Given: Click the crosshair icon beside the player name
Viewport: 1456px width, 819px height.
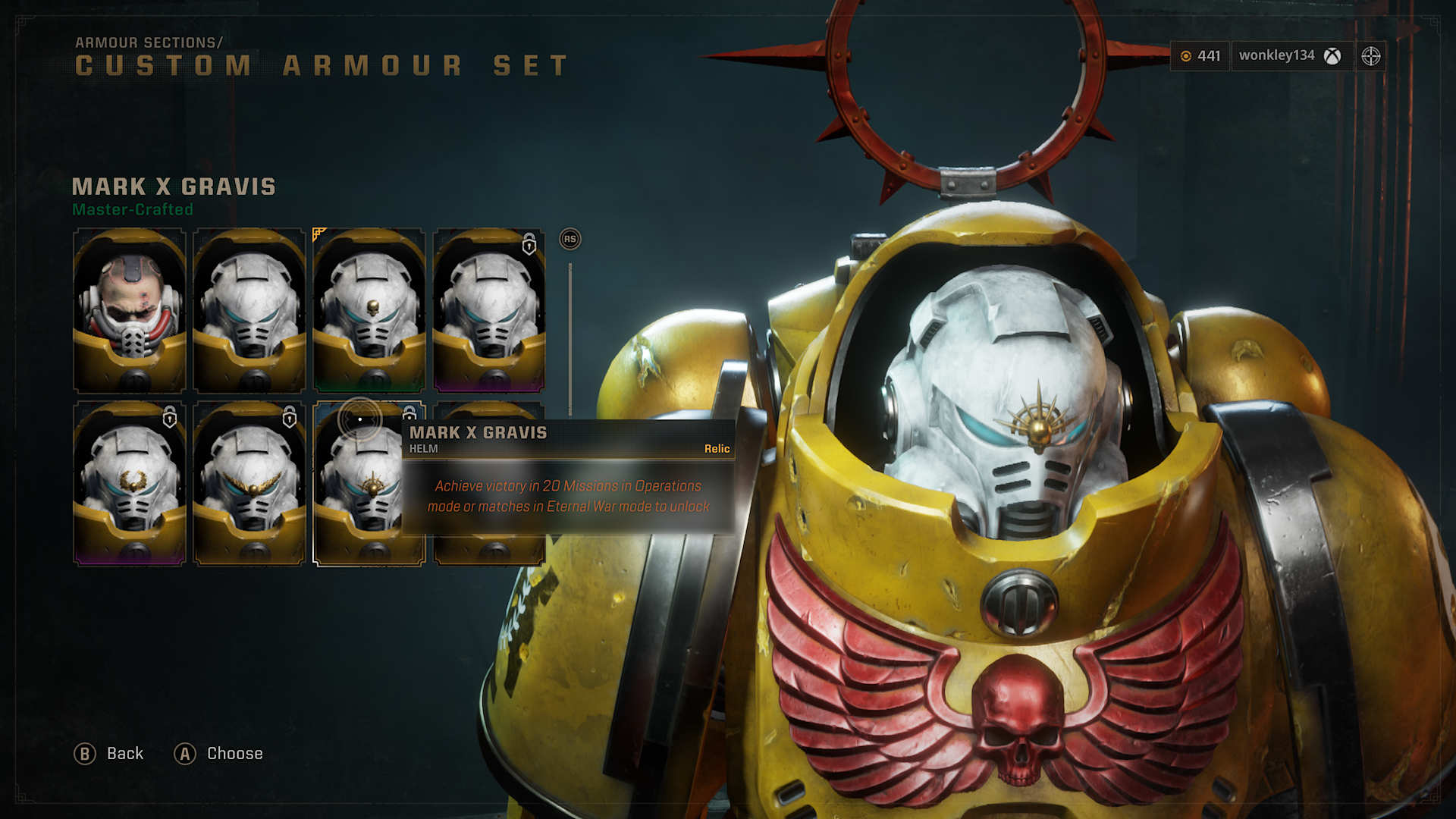Looking at the screenshot, I should pyautogui.click(x=1370, y=56).
